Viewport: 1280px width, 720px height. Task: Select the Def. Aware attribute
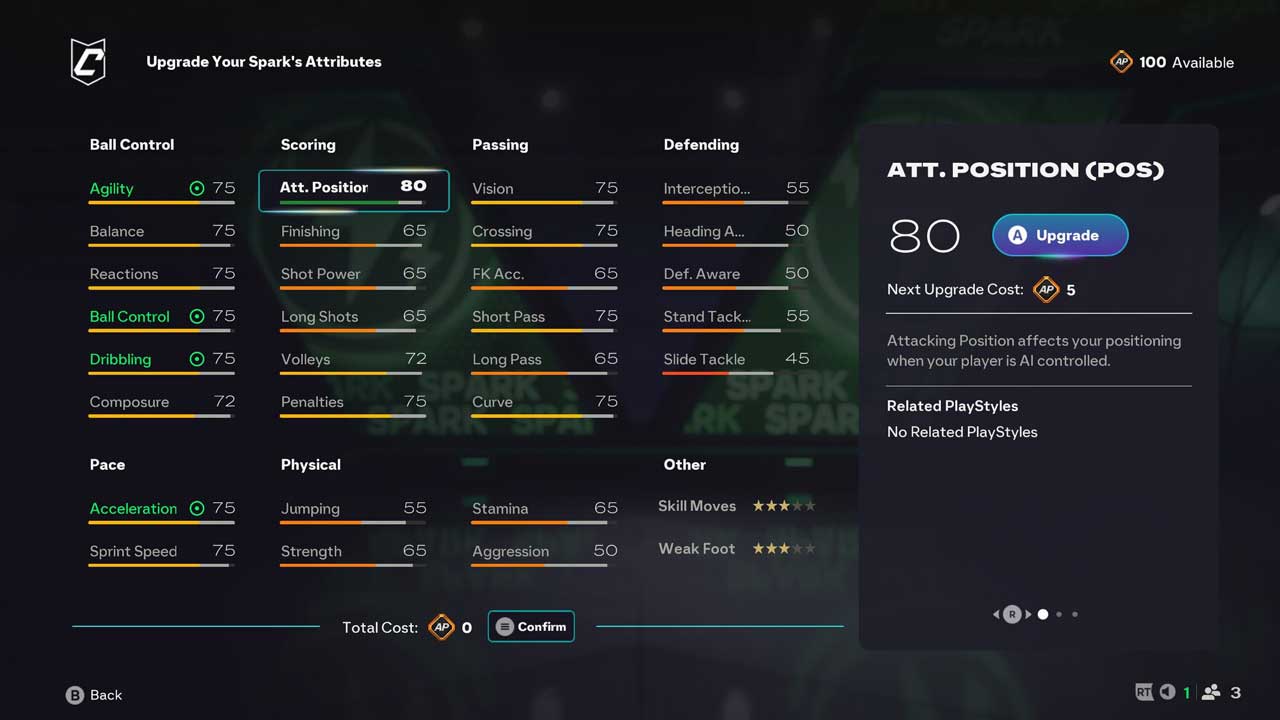[x=736, y=274]
